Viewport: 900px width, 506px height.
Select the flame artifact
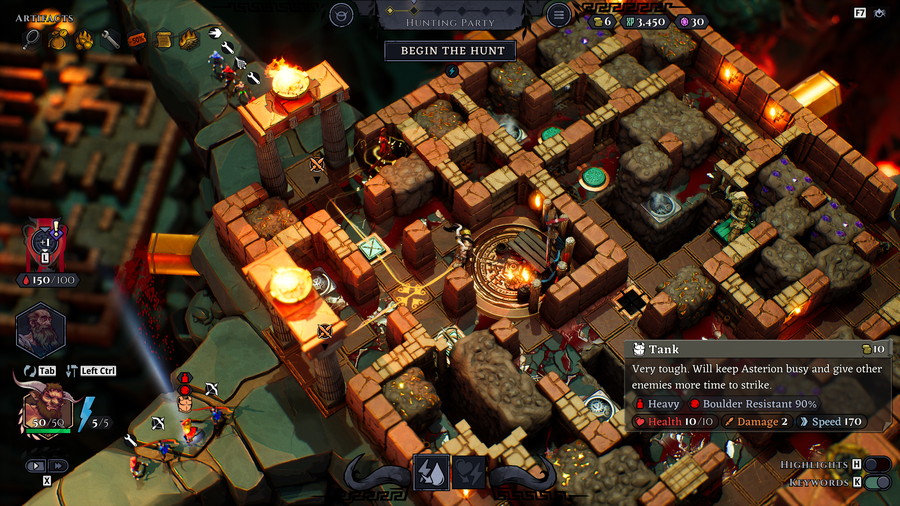189,40
